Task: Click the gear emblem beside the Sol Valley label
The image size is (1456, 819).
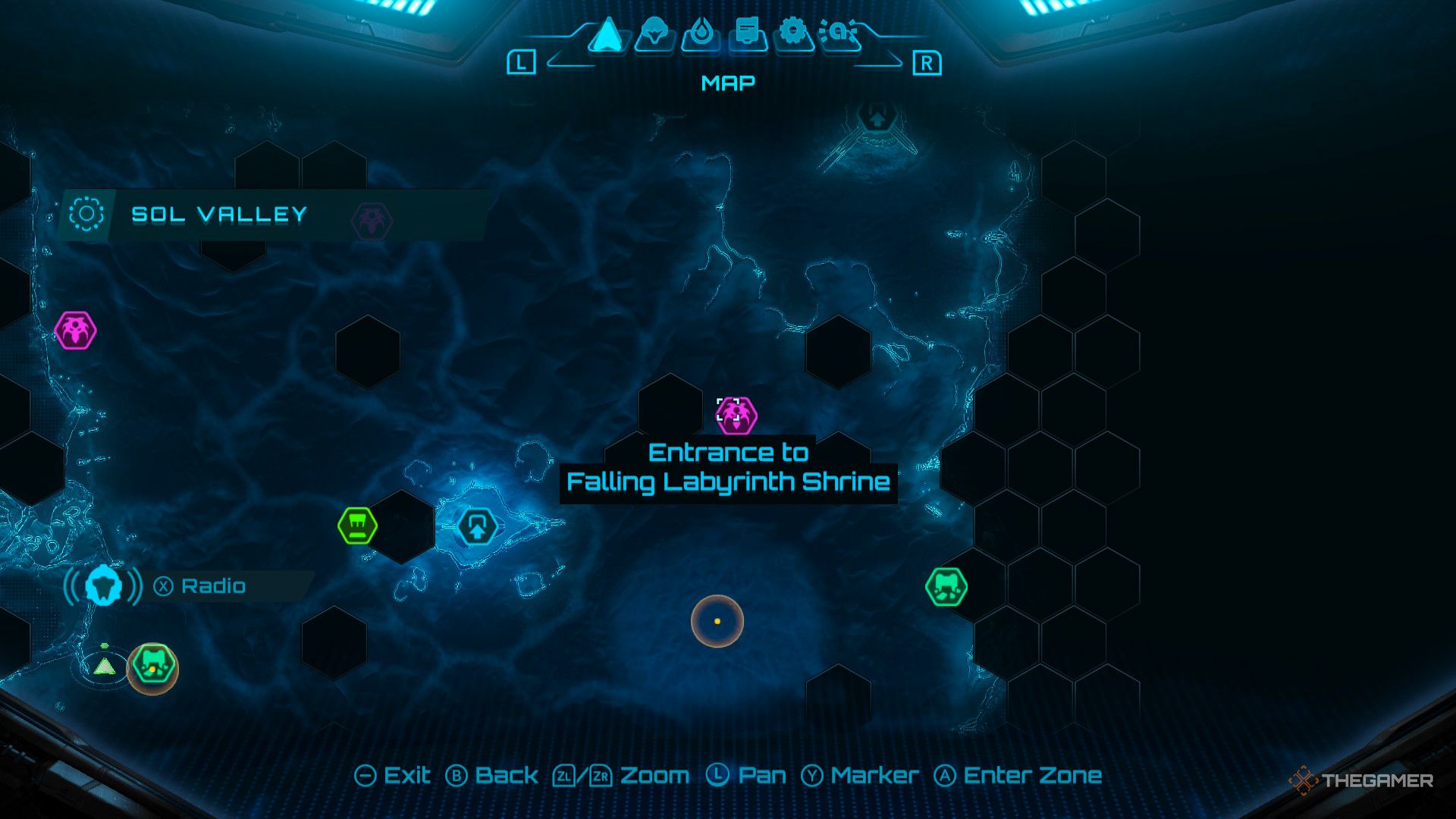Action: click(87, 215)
